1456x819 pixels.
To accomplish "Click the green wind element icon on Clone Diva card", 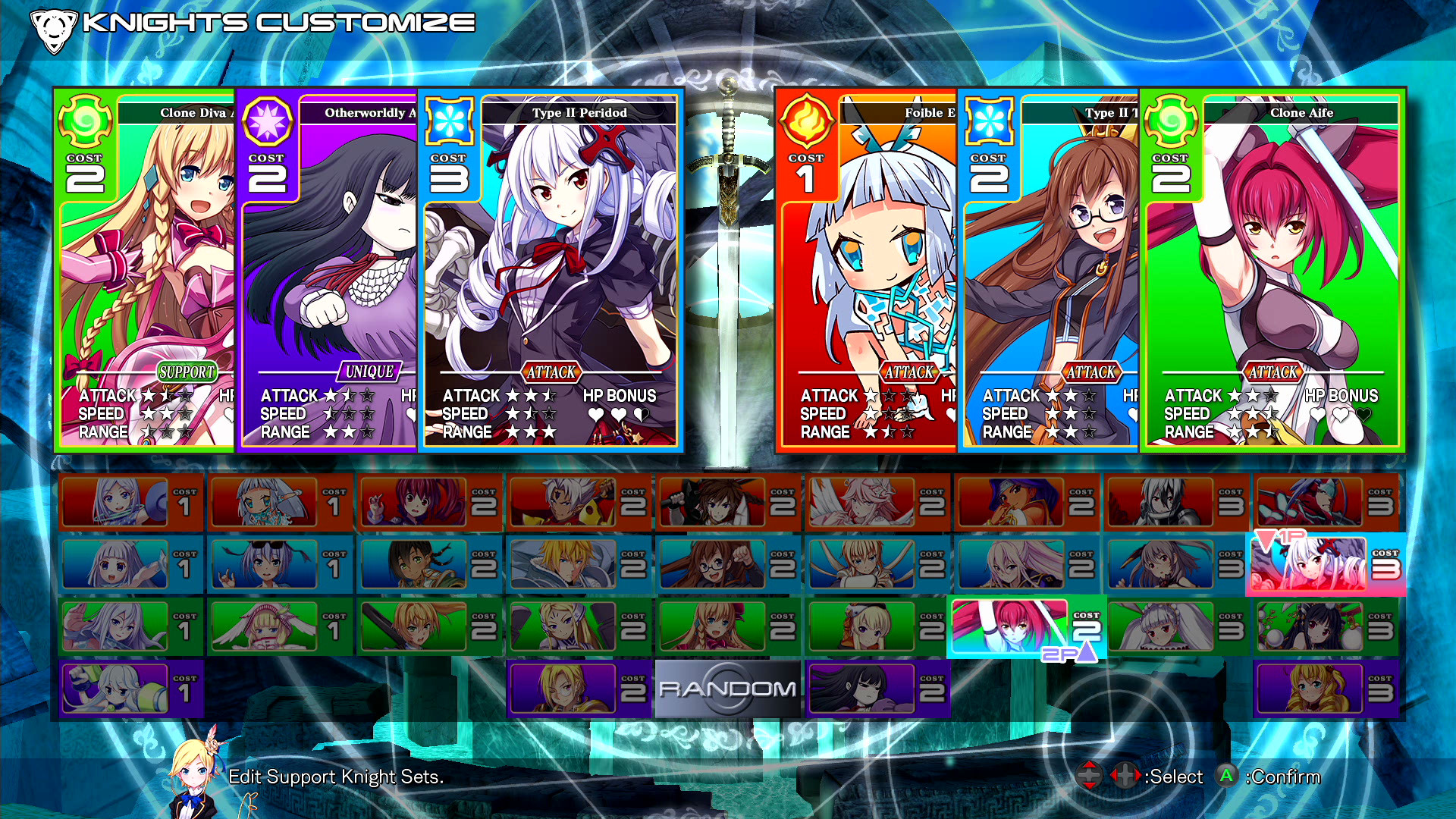I will pos(83,122).
